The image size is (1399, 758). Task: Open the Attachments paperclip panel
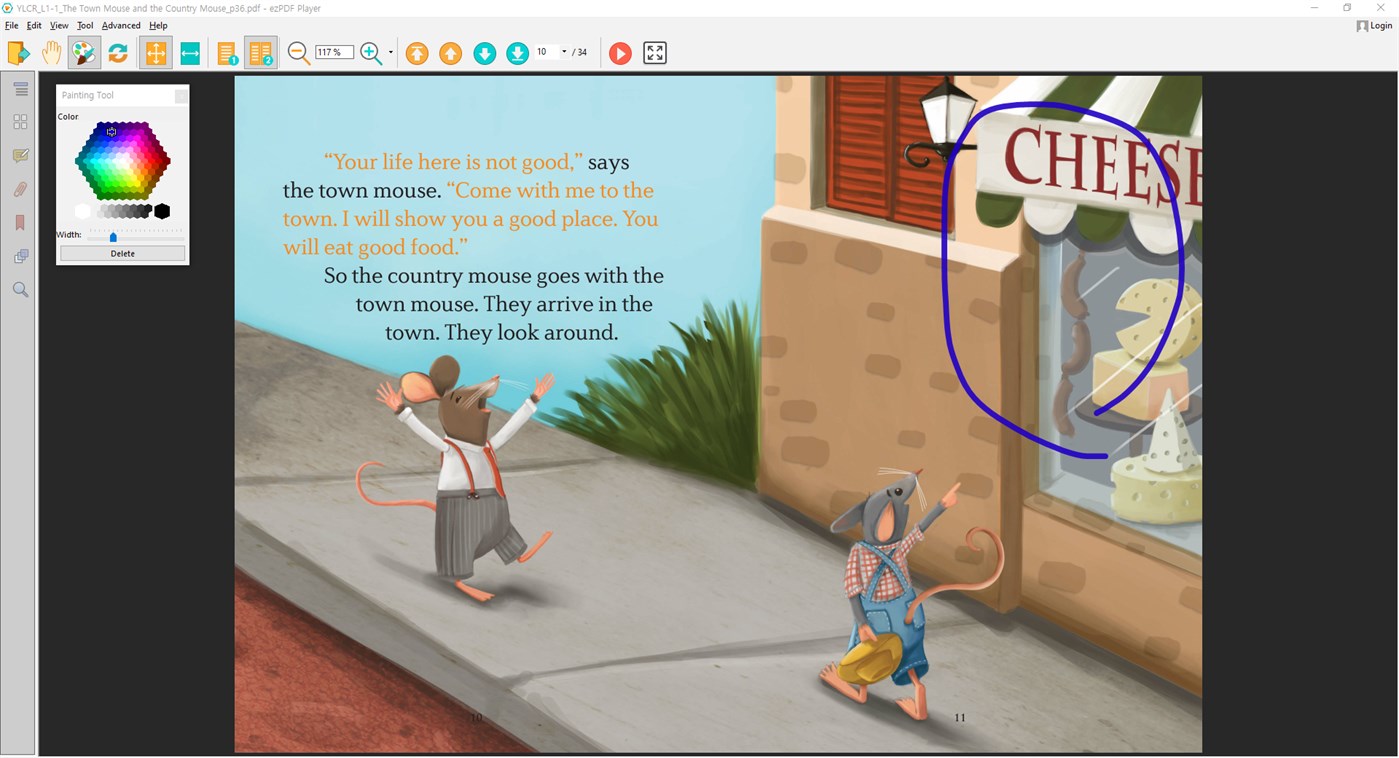20,188
